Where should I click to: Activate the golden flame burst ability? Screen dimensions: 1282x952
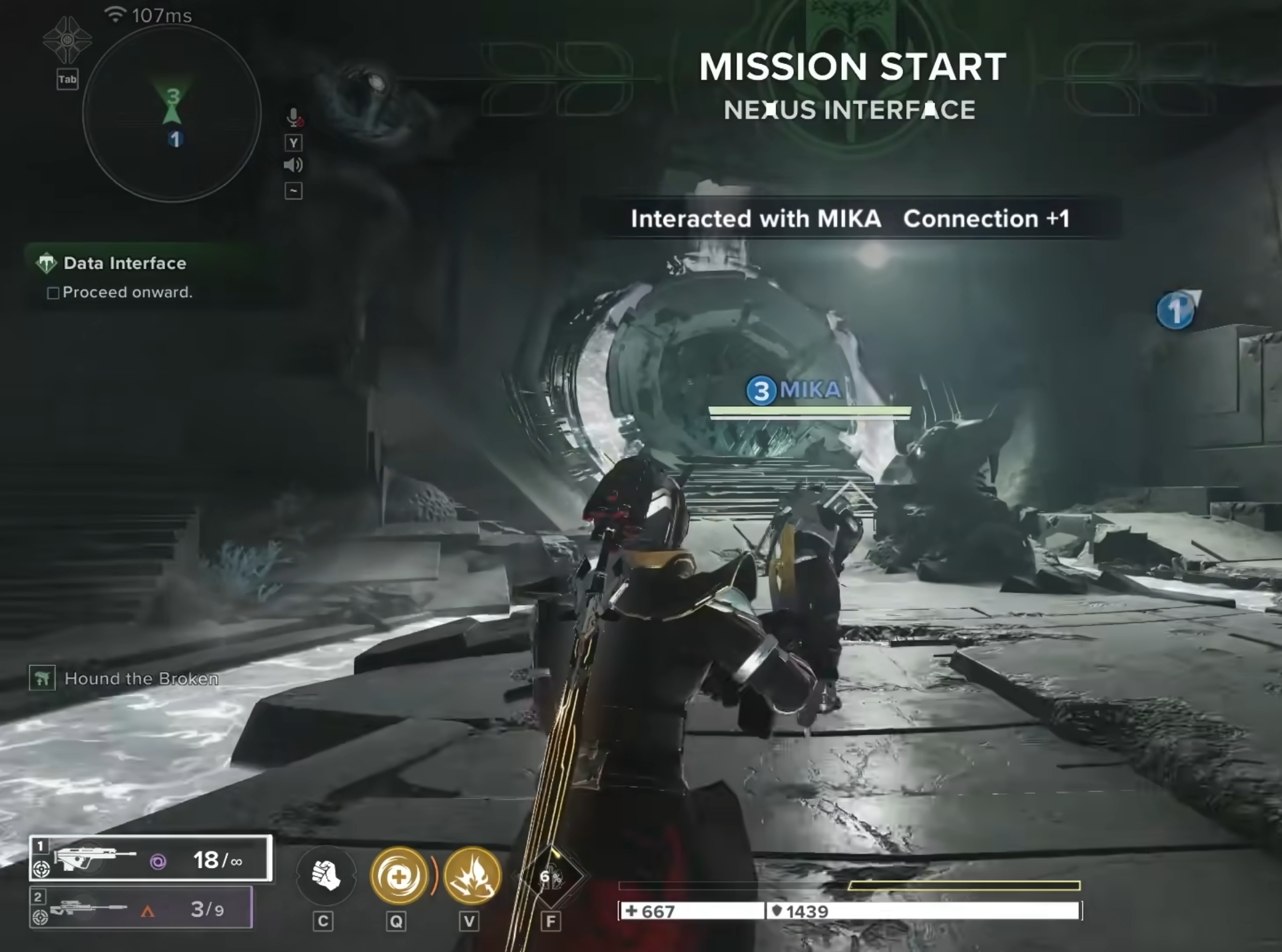click(x=472, y=876)
